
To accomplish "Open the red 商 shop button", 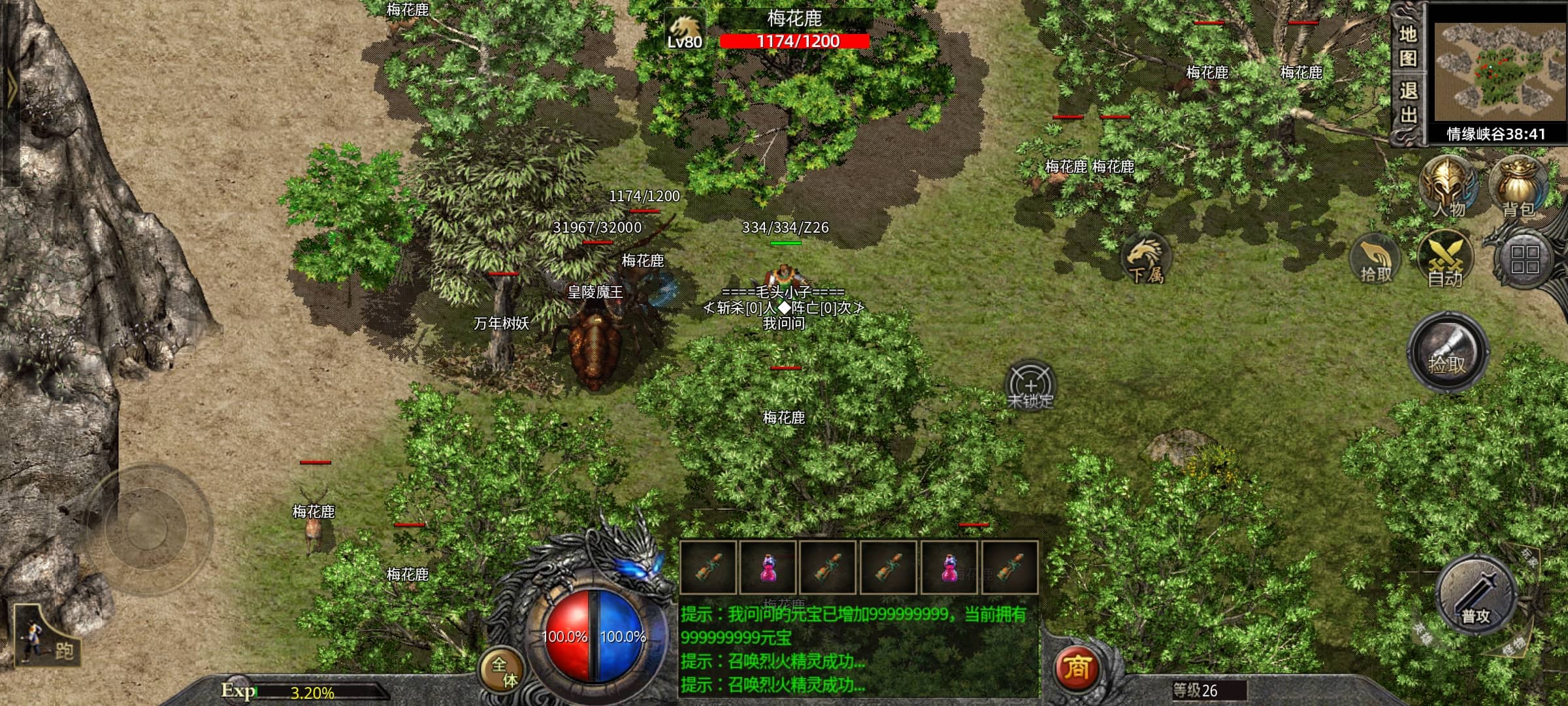I will click(1077, 668).
